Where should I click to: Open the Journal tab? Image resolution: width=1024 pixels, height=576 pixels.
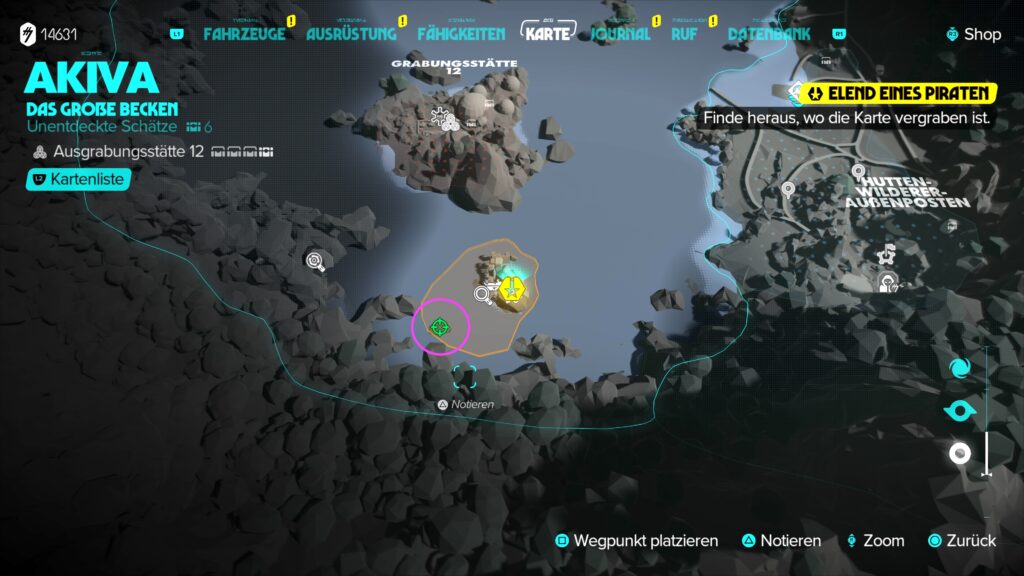(x=621, y=34)
